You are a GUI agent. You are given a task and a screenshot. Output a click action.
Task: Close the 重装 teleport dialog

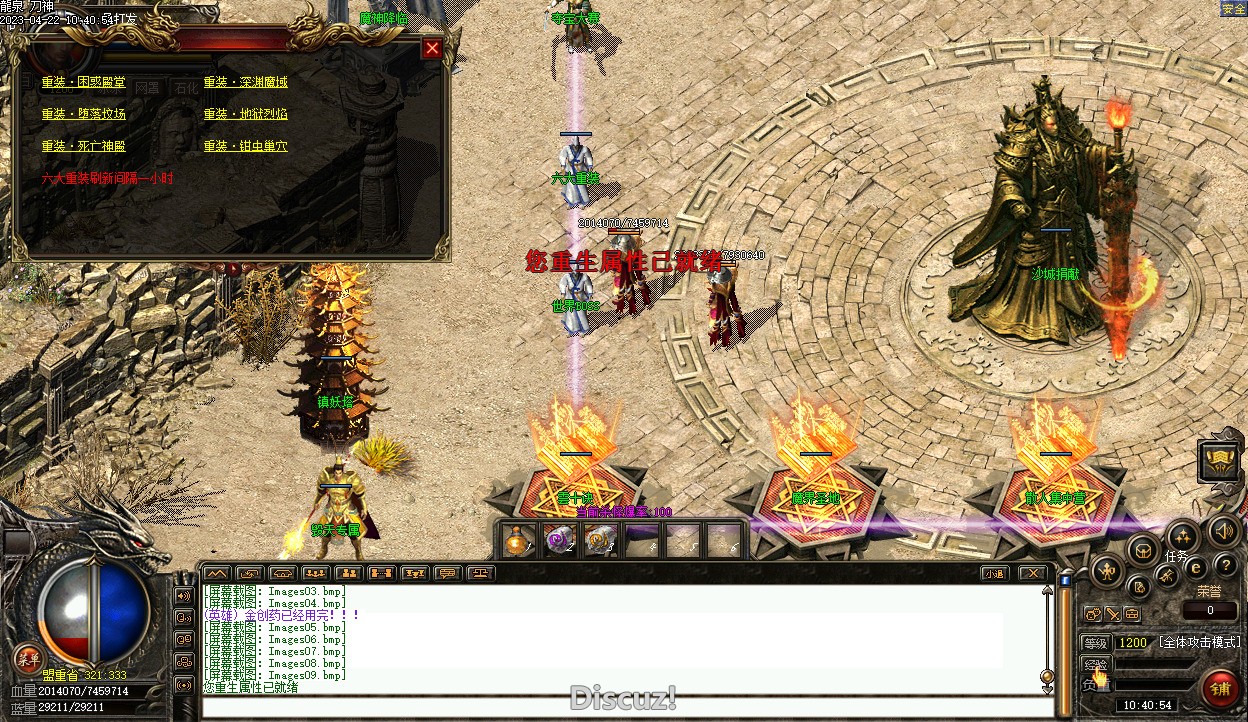[432, 48]
